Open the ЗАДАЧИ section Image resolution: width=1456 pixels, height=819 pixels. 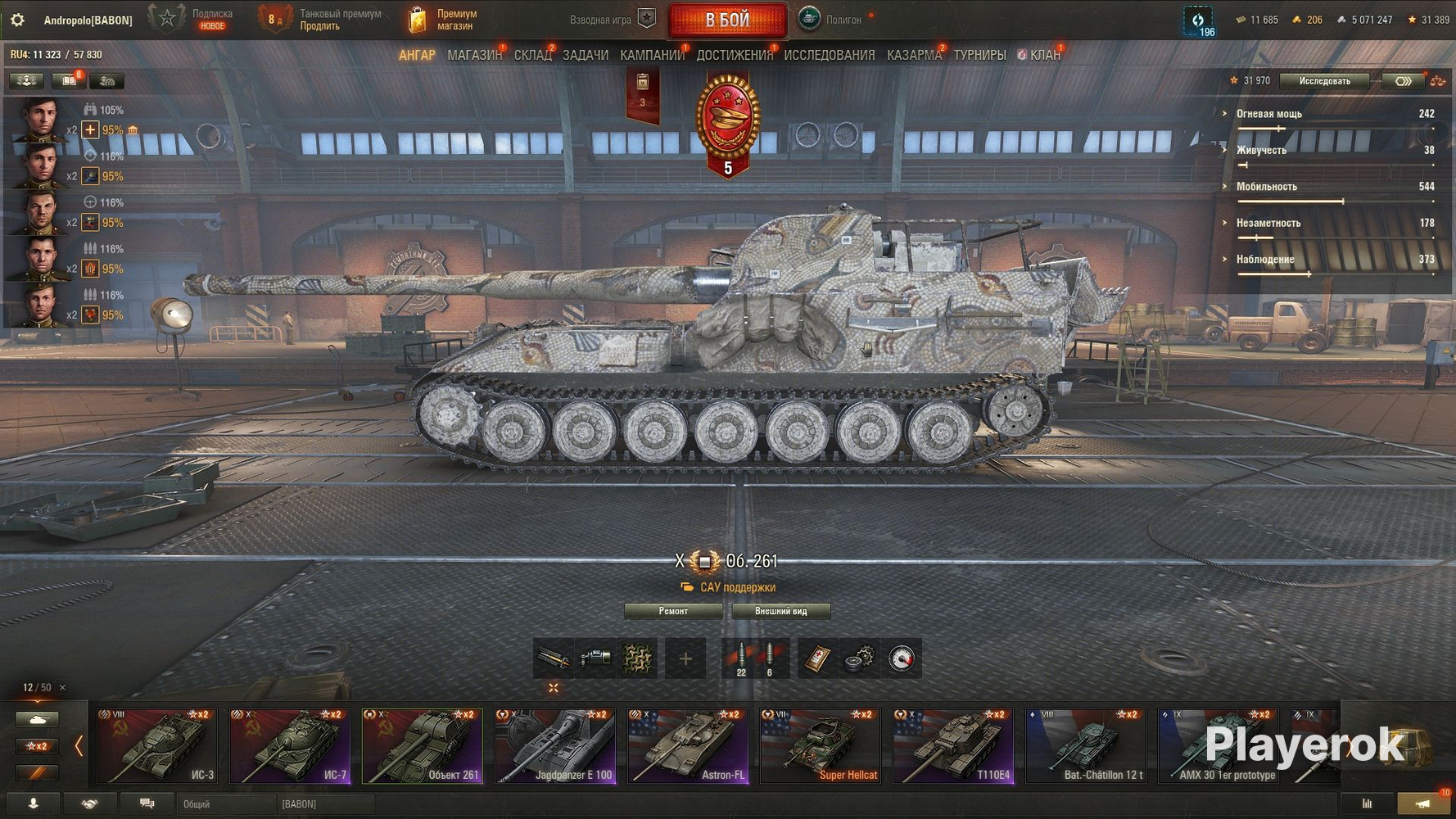pyautogui.click(x=585, y=55)
